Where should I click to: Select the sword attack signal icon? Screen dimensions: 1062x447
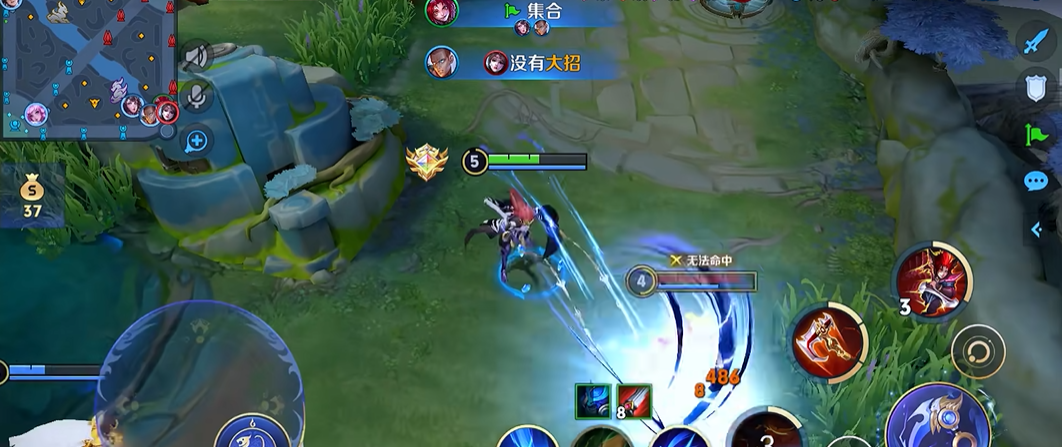coord(1034,42)
